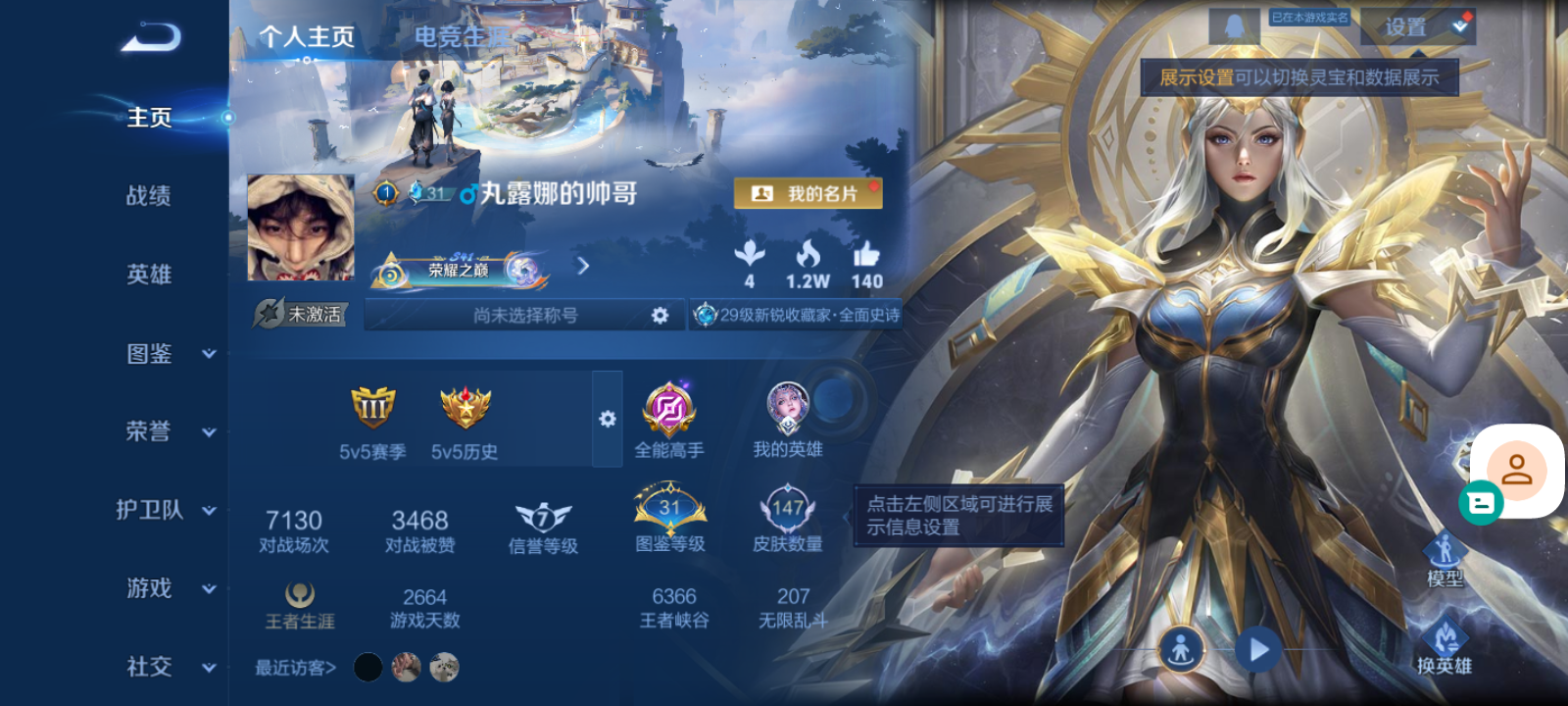
Task: Open the 我的名片 name card
Action: 807,193
